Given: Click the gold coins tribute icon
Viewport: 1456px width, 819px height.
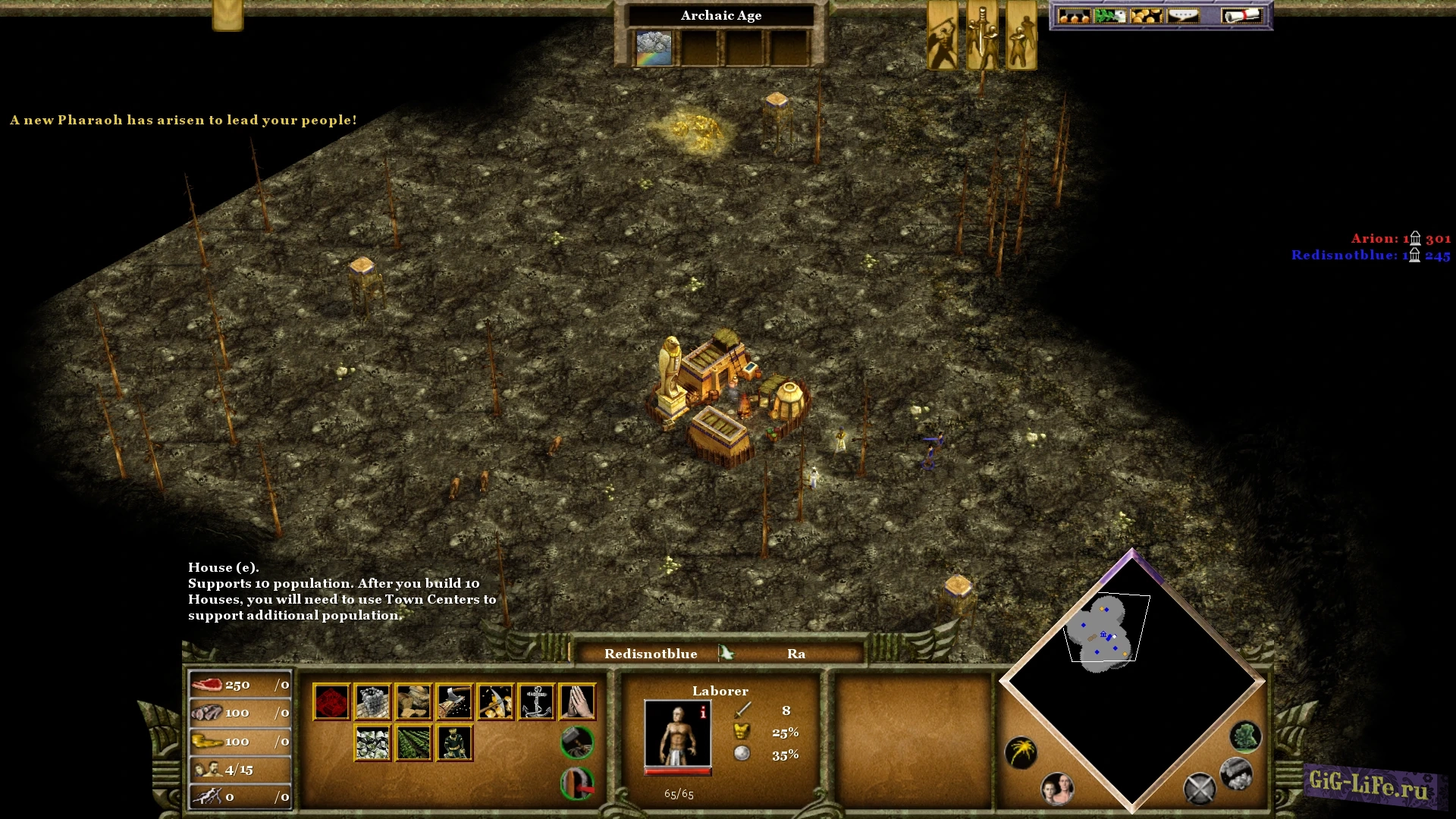Looking at the screenshot, I should [x=1147, y=15].
